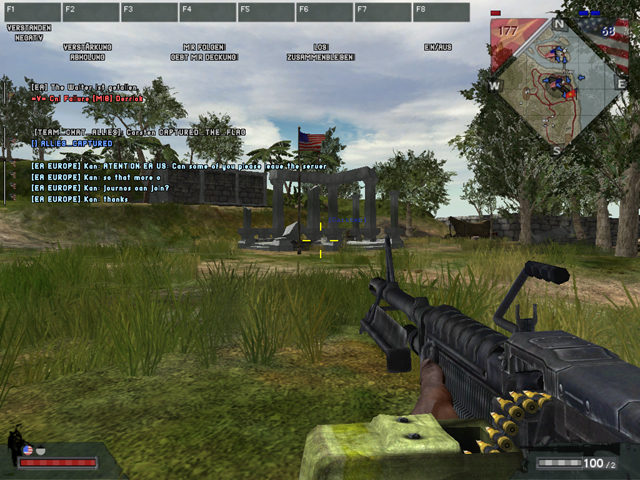Image resolution: width=640 pixels, height=480 pixels.
Task: Choose the F8 radio command tab
Action: pyautogui.click(x=441, y=12)
